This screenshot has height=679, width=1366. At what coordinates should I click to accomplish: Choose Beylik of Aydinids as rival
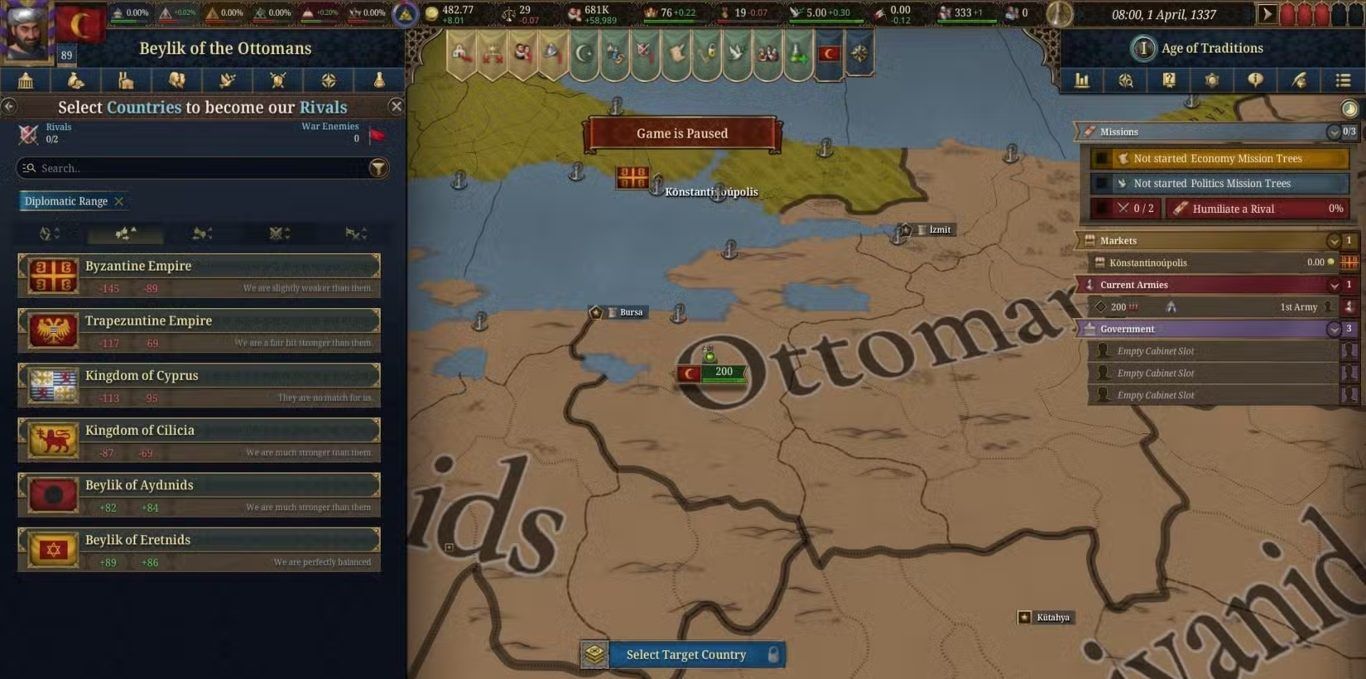point(199,495)
